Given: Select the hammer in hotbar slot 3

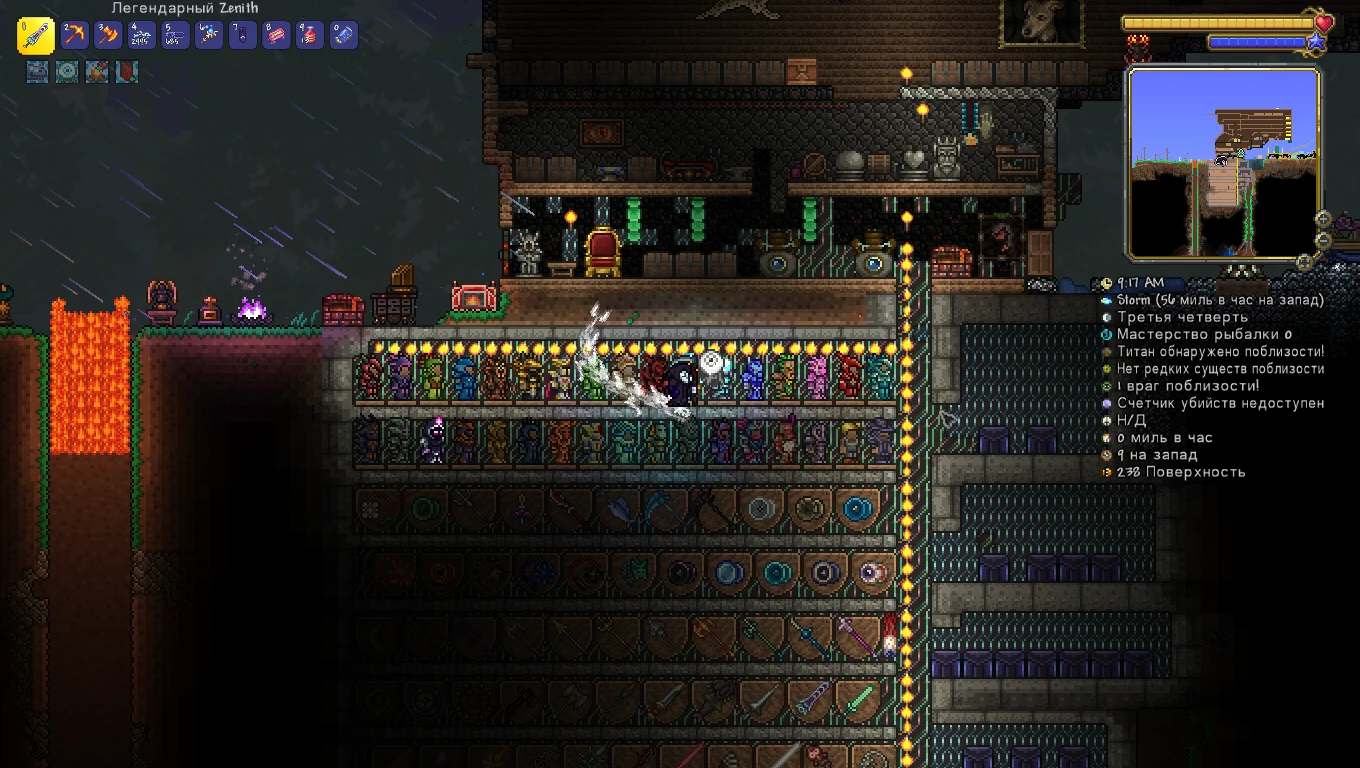Looking at the screenshot, I should pos(109,34).
